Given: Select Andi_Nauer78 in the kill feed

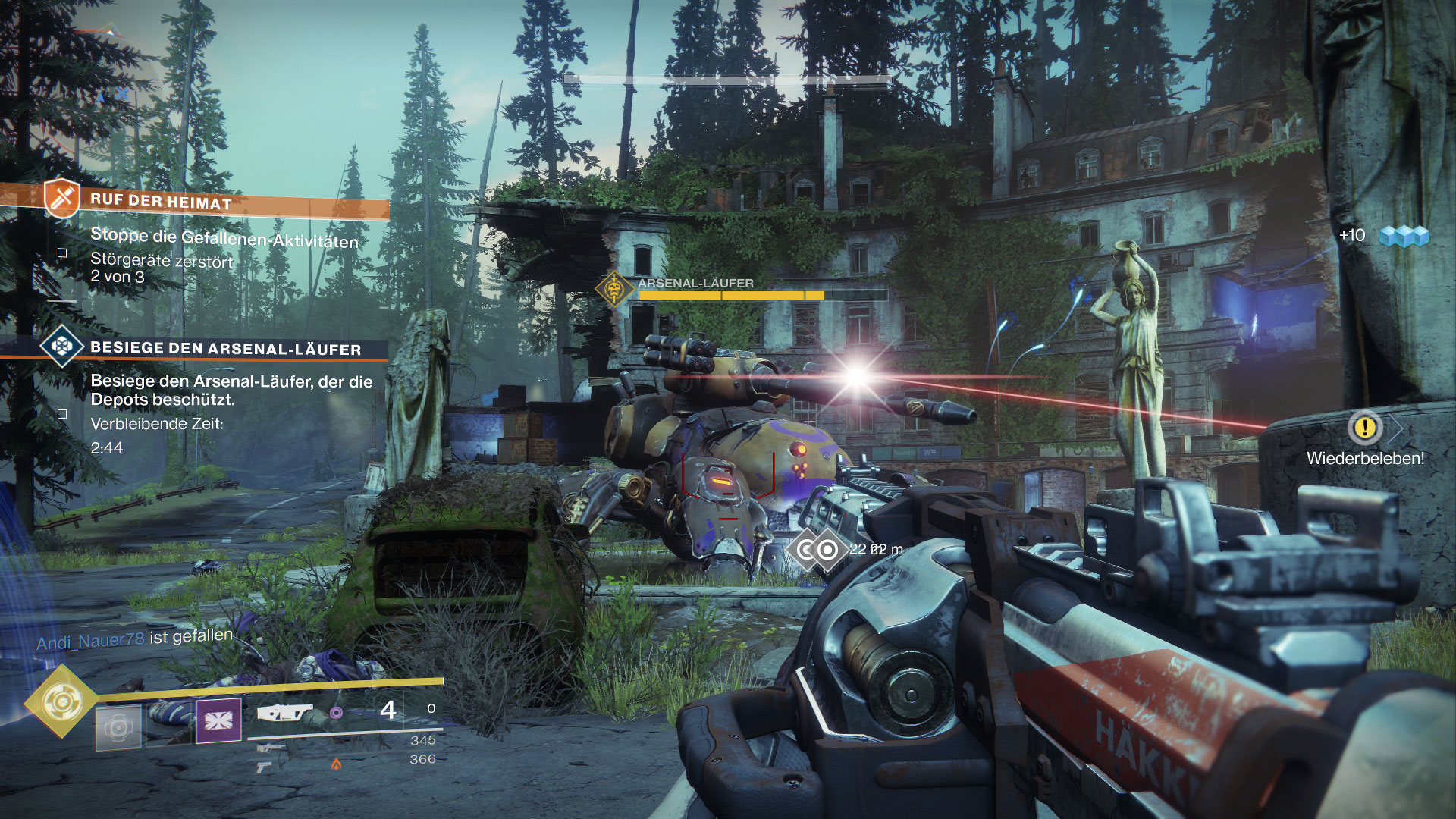Looking at the screenshot, I should pyautogui.click(x=90, y=642).
